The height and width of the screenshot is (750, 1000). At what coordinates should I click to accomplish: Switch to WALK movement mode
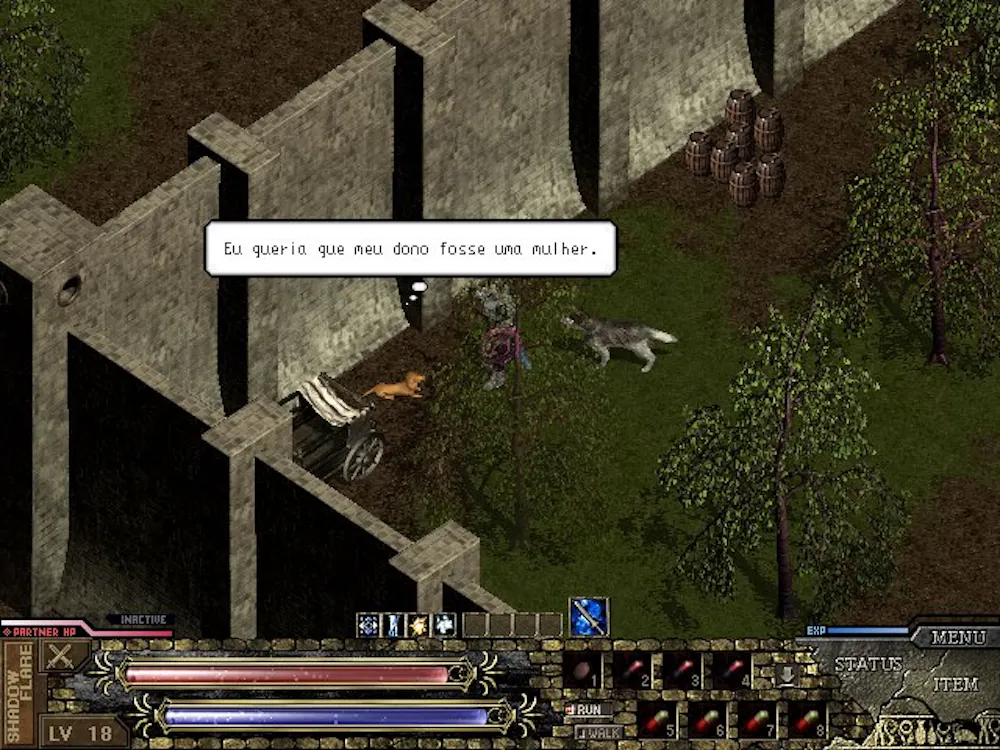[598, 732]
